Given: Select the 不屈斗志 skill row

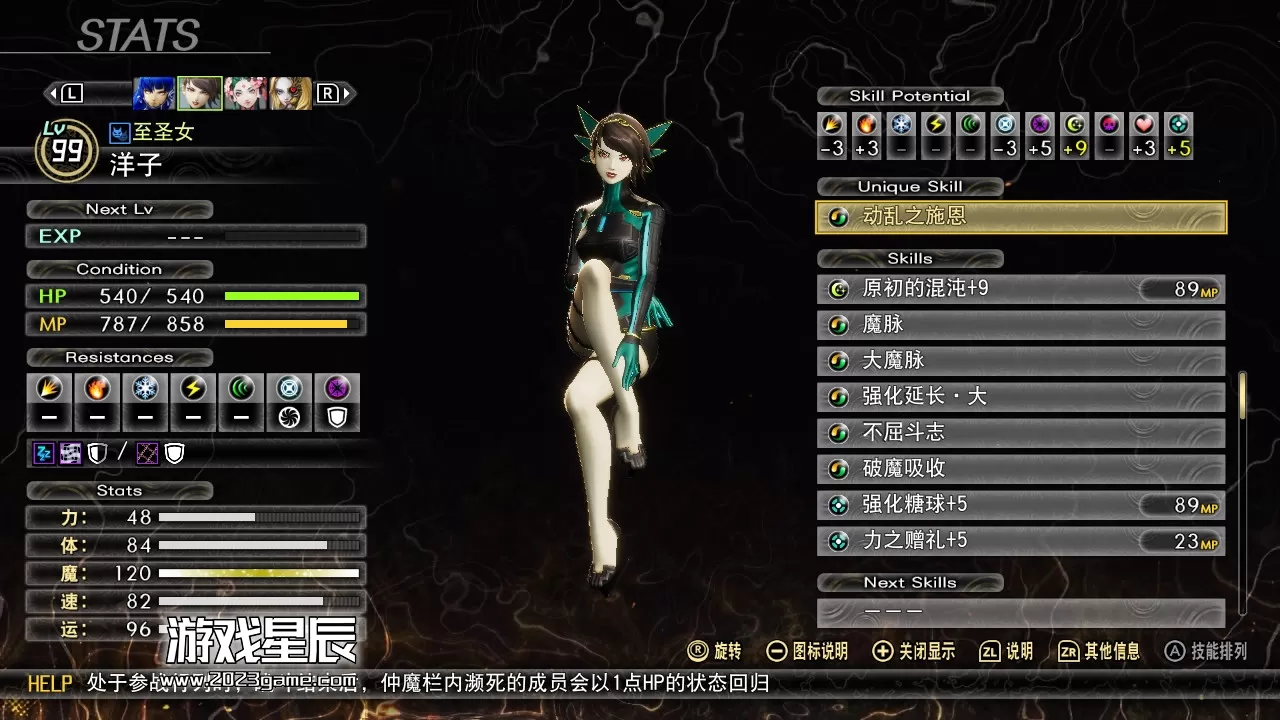Looking at the screenshot, I should [1021, 433].
